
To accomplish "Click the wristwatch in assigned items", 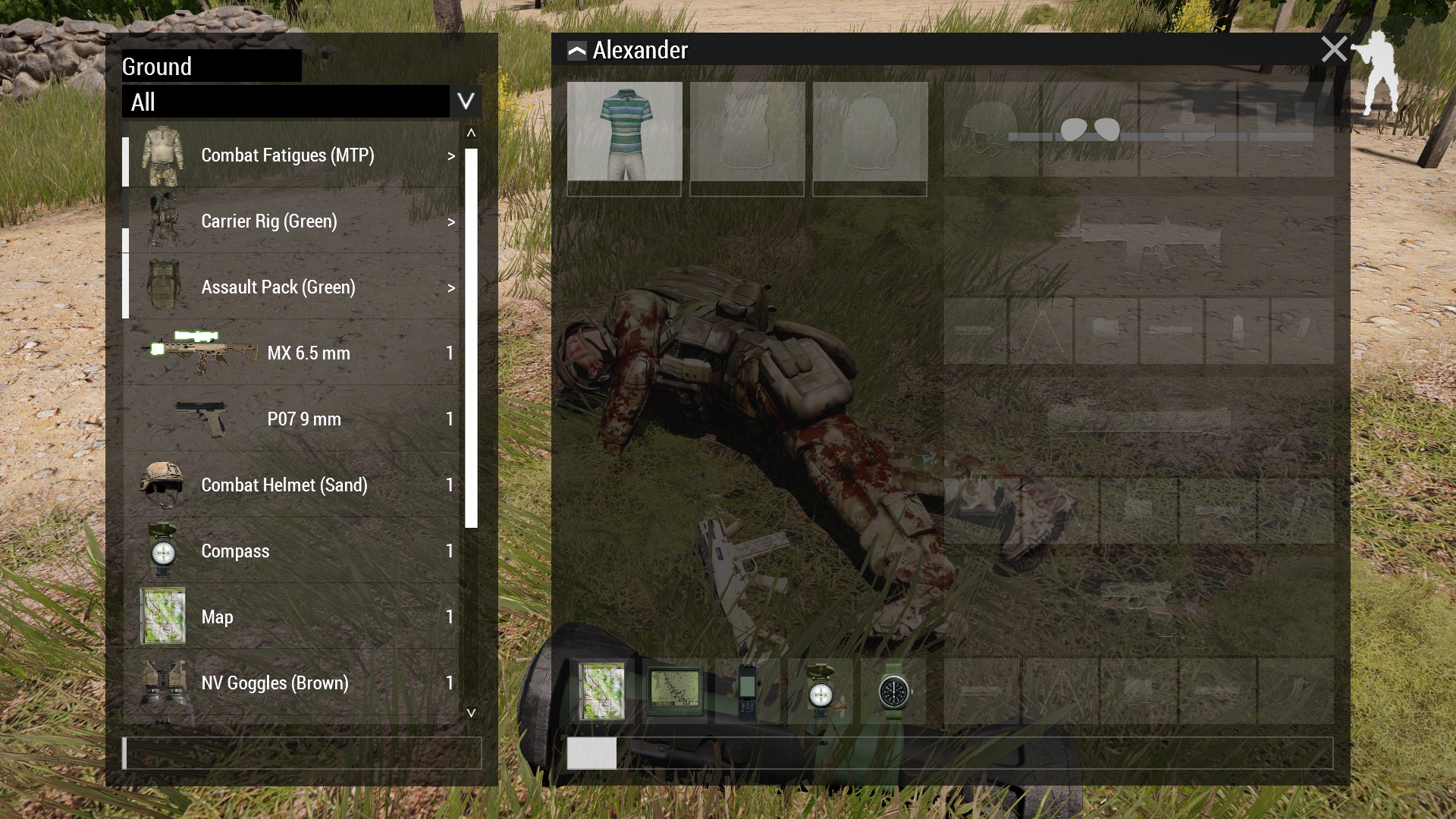I will click(x=896, y=692).
